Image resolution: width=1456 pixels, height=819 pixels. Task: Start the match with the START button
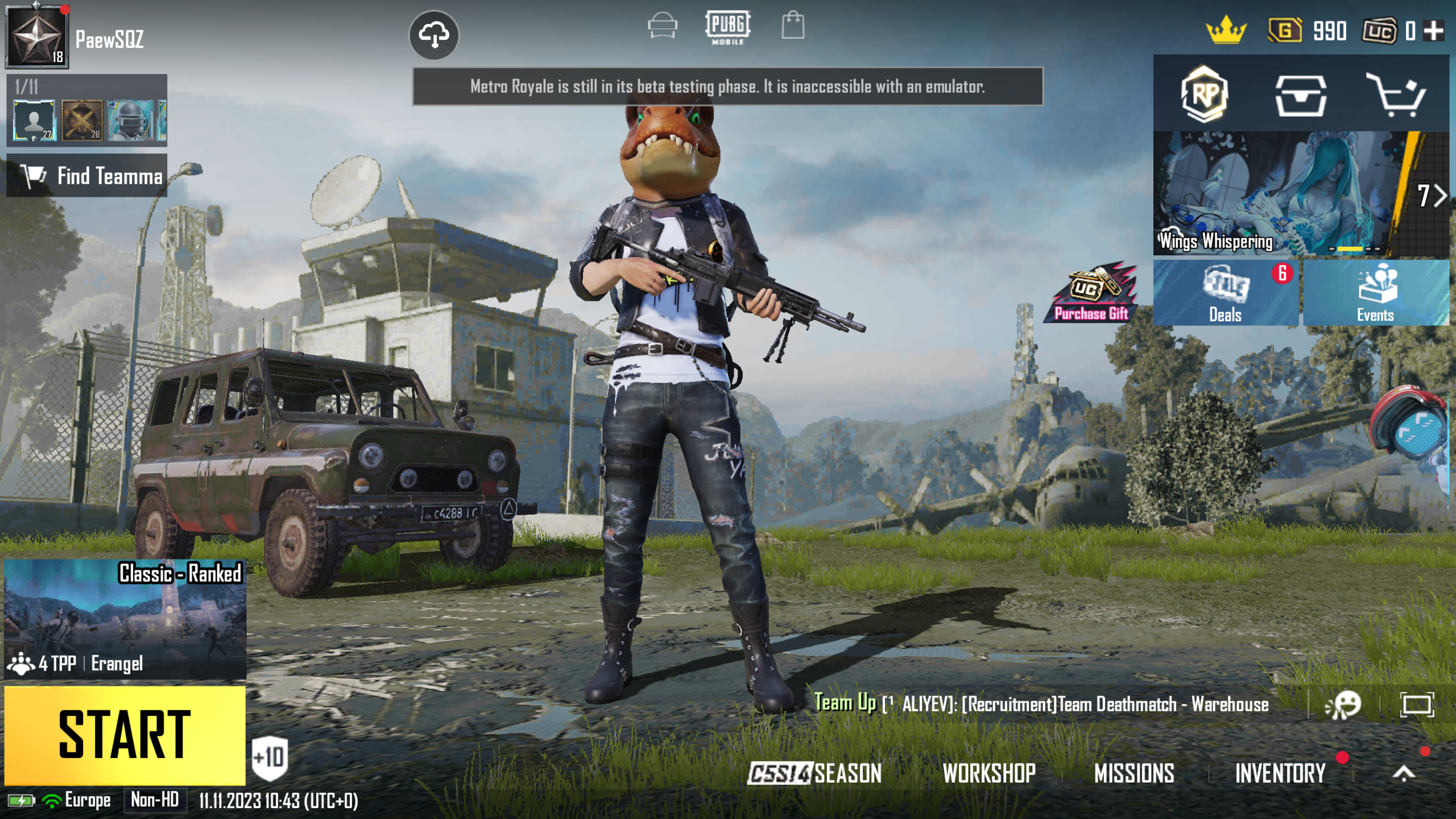125,735
